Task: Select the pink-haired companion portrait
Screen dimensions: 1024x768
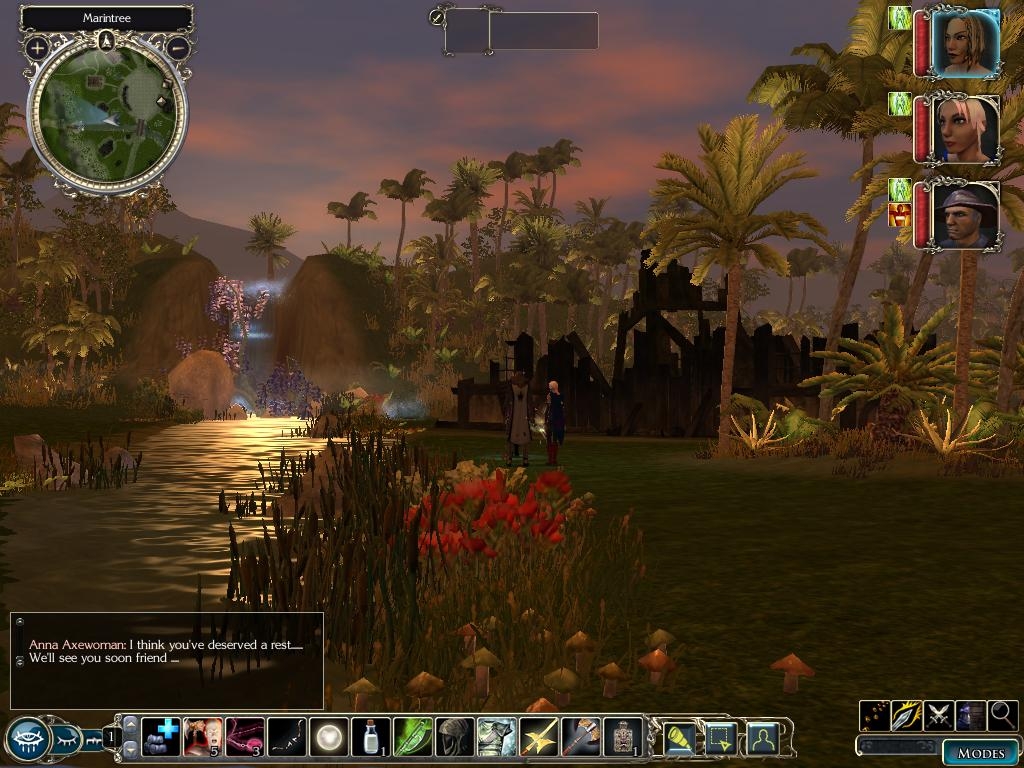Action: [x=965, y=130]
